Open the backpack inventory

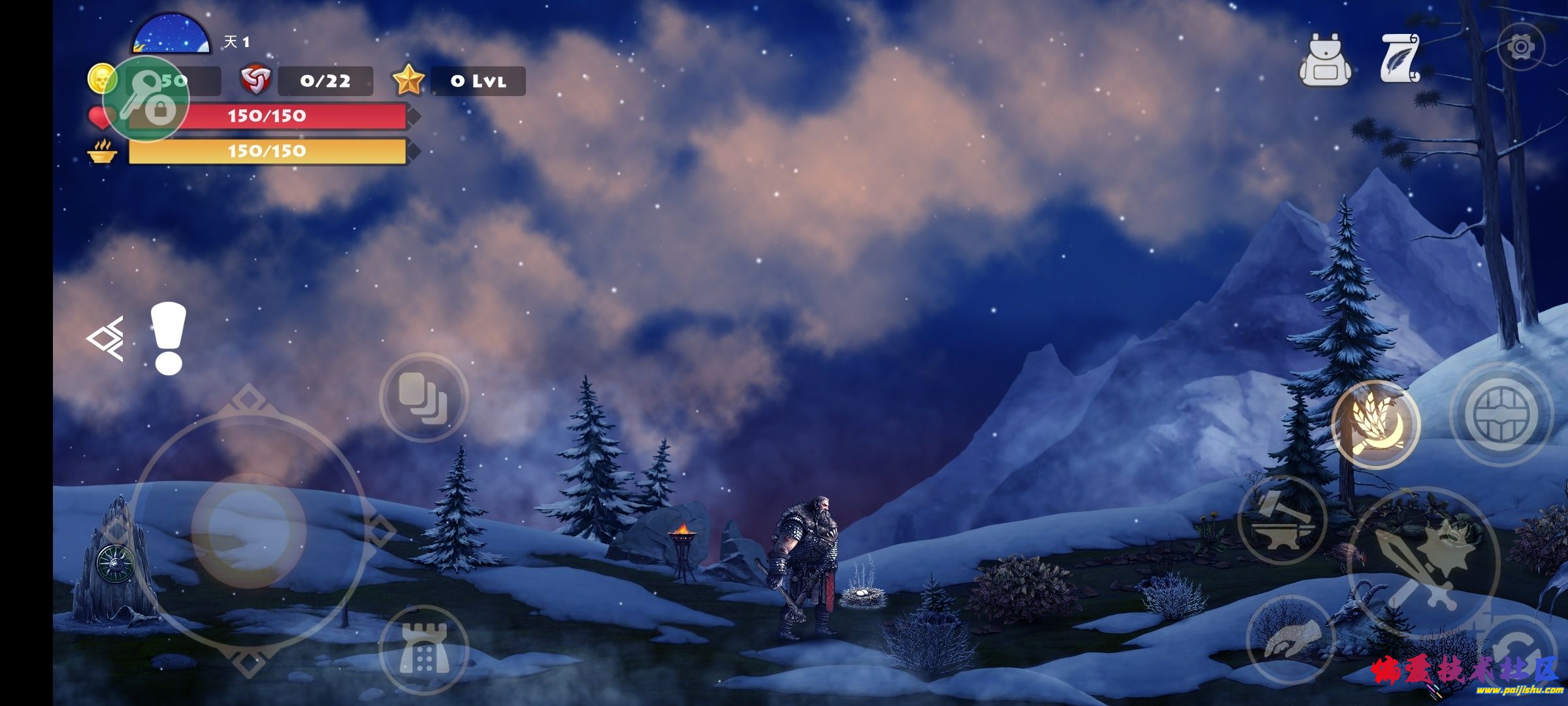click(x=1324, y=61)
